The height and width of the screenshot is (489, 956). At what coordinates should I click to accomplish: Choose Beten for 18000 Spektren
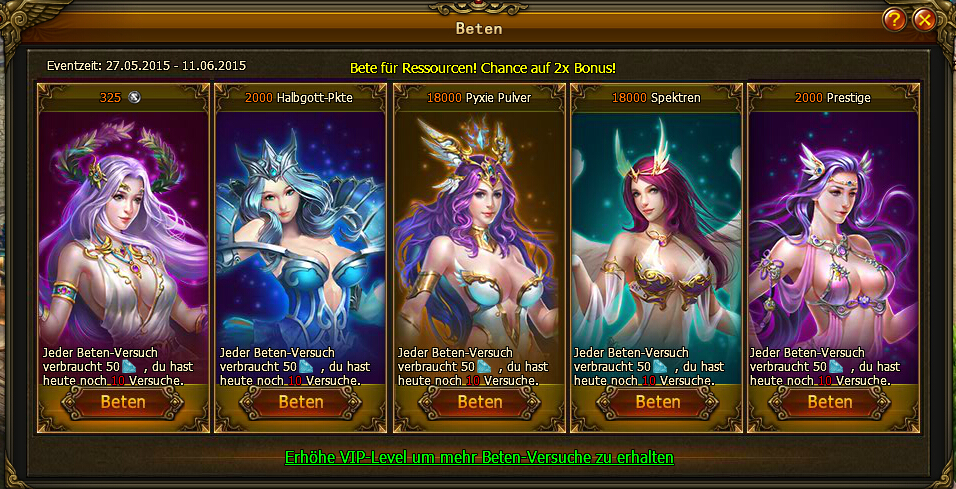tap(657, 402)
